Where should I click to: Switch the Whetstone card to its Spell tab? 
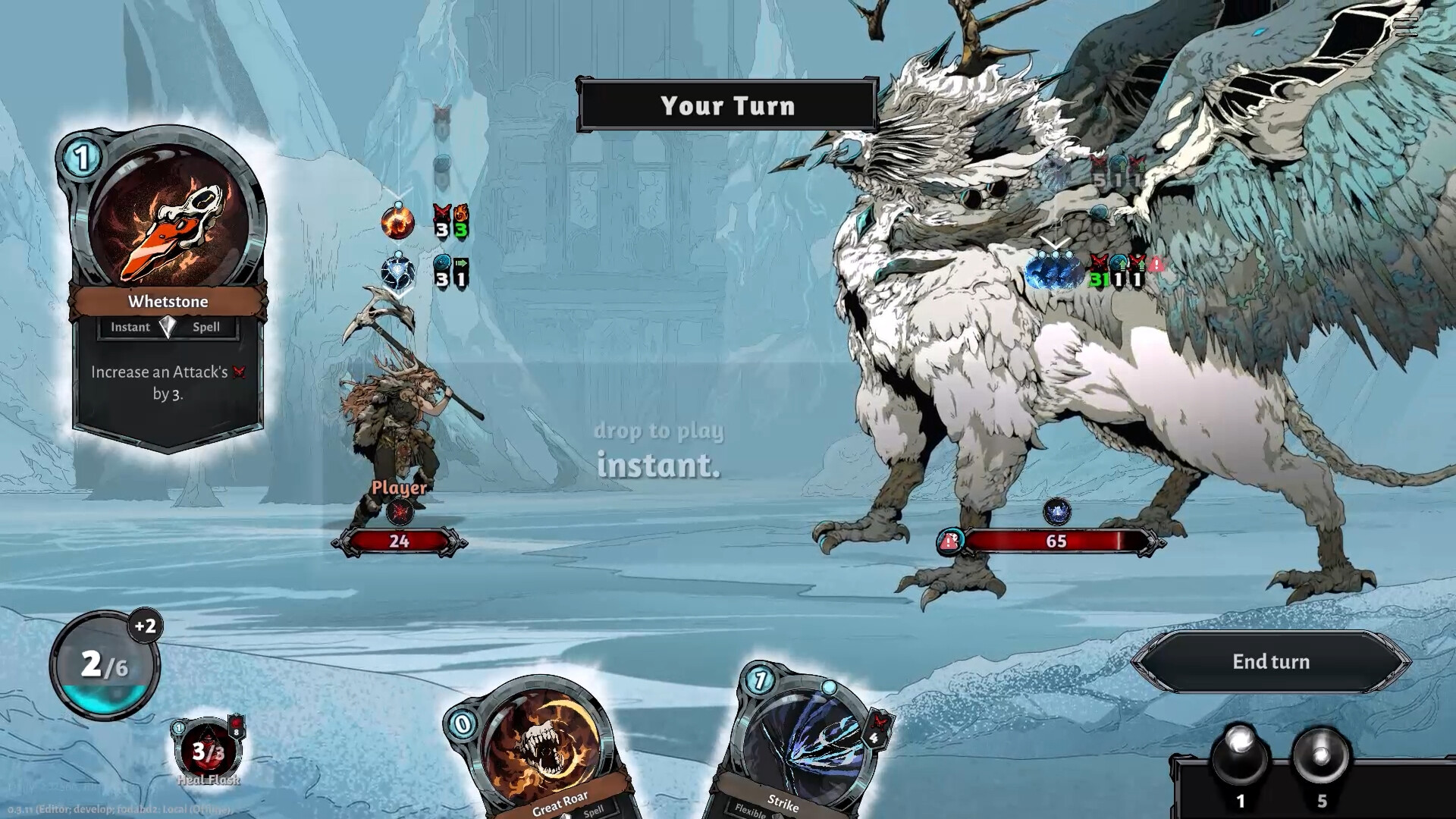pyautogui.click(x=206, y=327)
